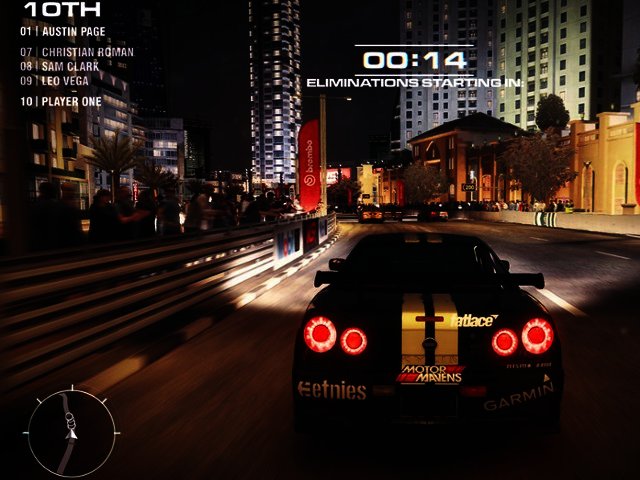The width and height of the screenshot is (640, 480).
Task: Select Austin Page in the standings
Action: tap(62, 31)
